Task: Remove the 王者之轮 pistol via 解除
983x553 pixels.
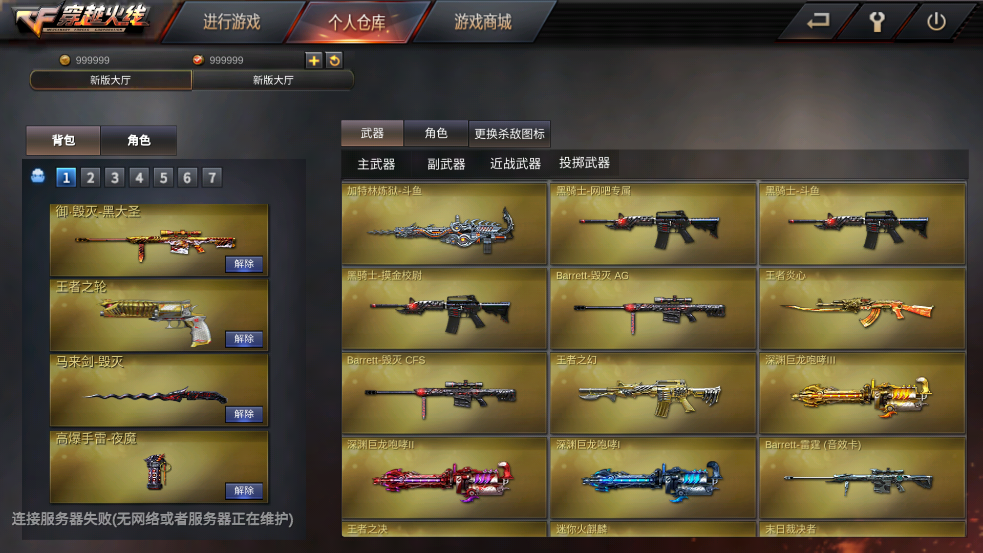Action: point(244,339)
